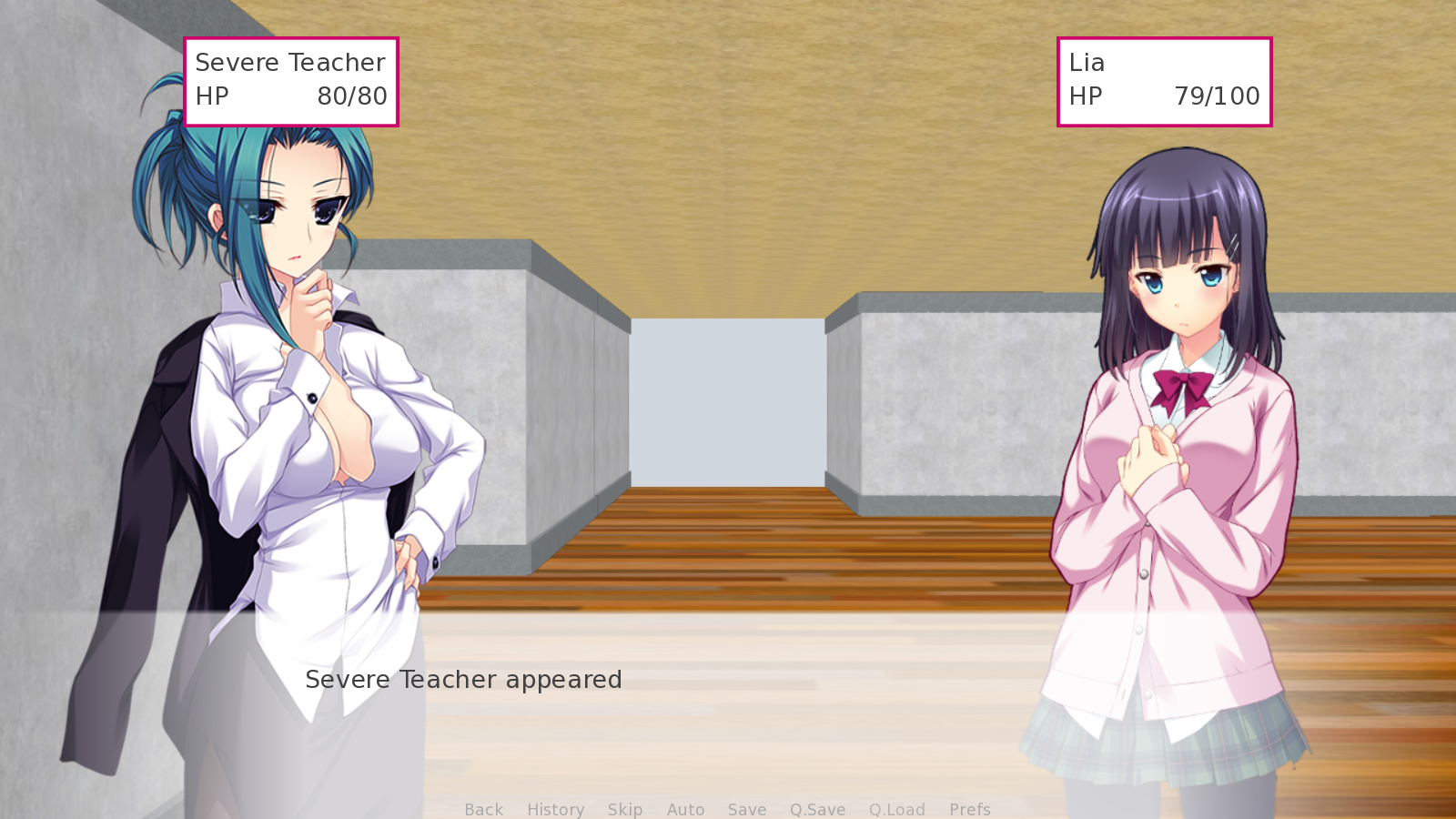Image resolution: width=1456 pixels, height=819 pixels.
Task: Load the Q.Load quick save
Action: click(896, 809)
